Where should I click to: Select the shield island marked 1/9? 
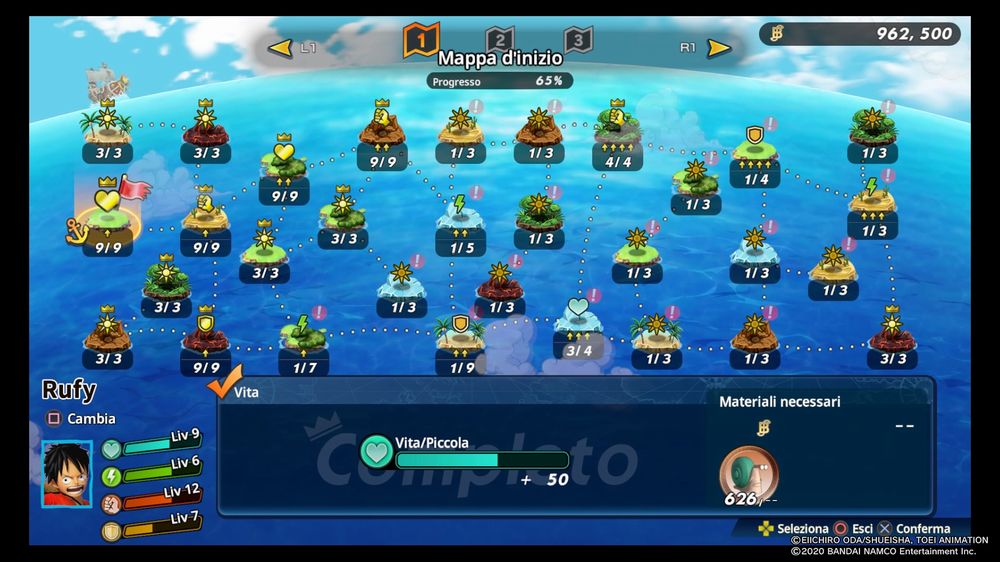click(460, 331)
